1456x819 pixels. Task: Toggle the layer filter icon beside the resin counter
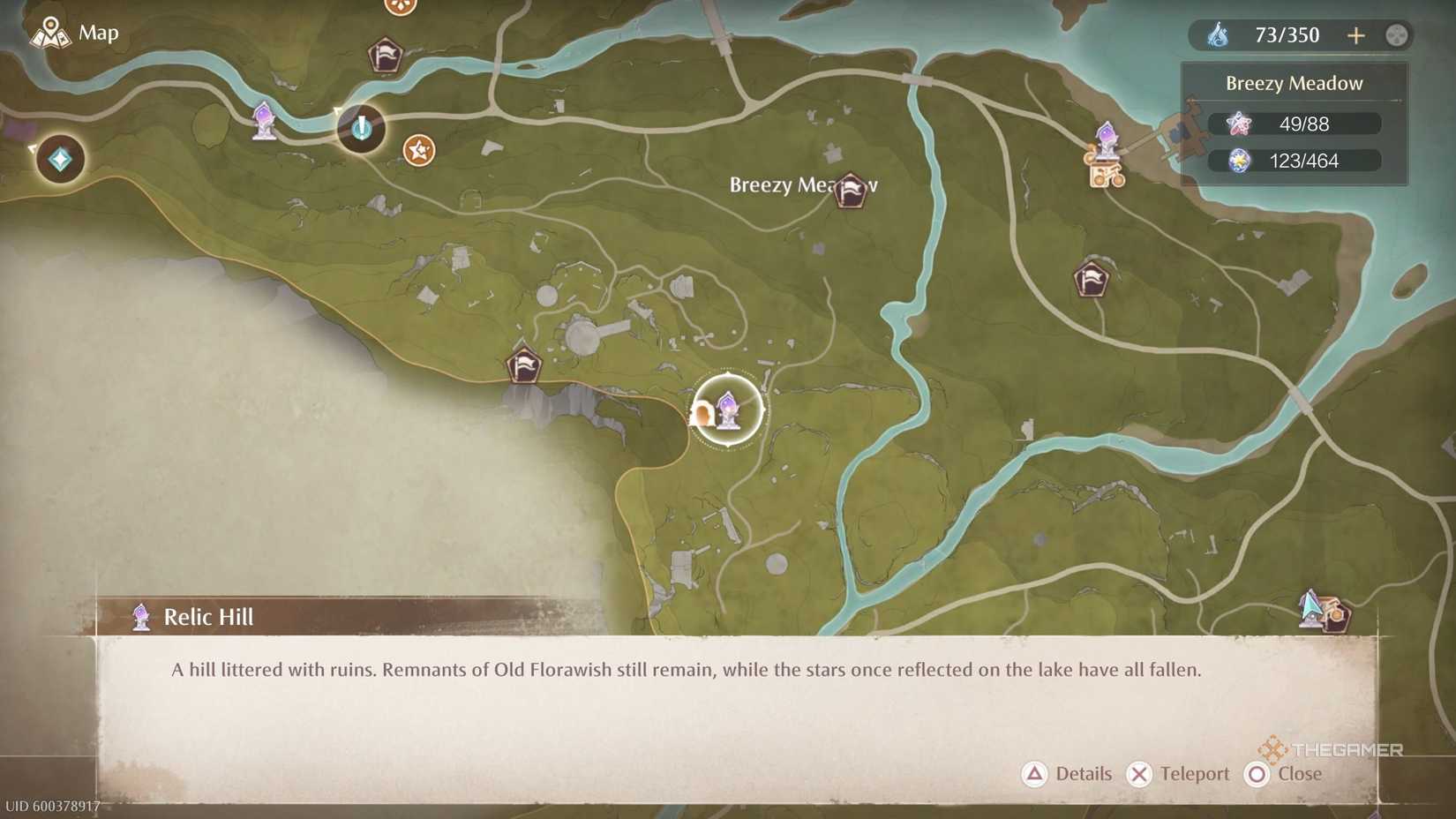click(1396, 35)
